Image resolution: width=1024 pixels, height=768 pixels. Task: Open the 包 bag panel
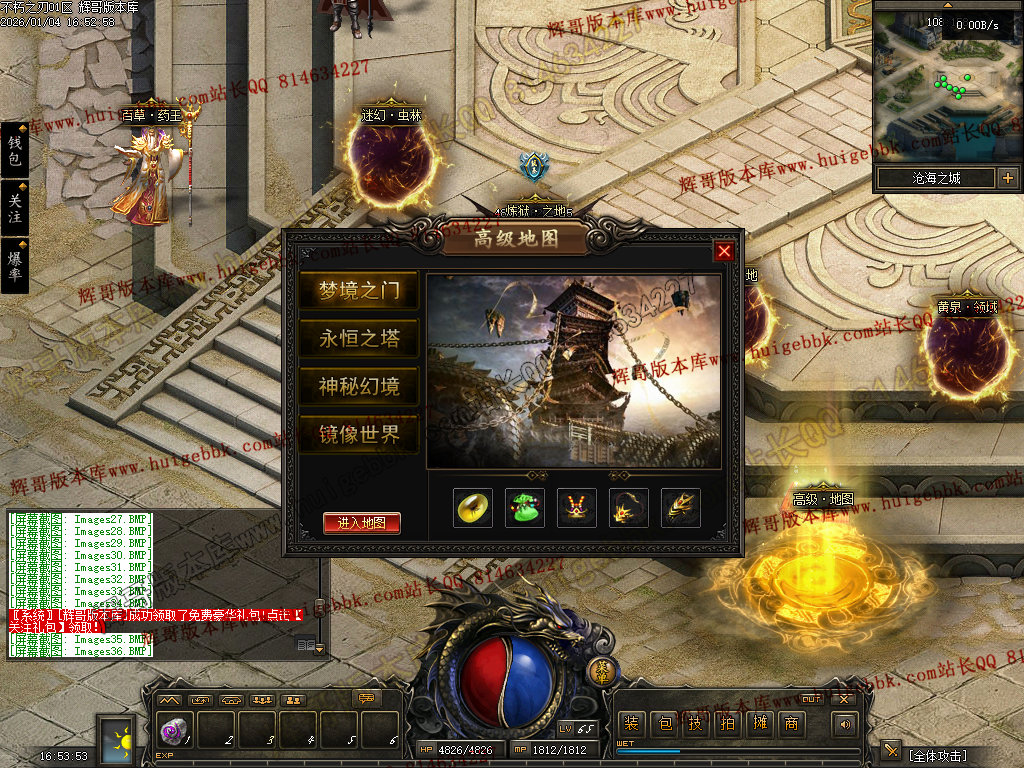point(663,724)
